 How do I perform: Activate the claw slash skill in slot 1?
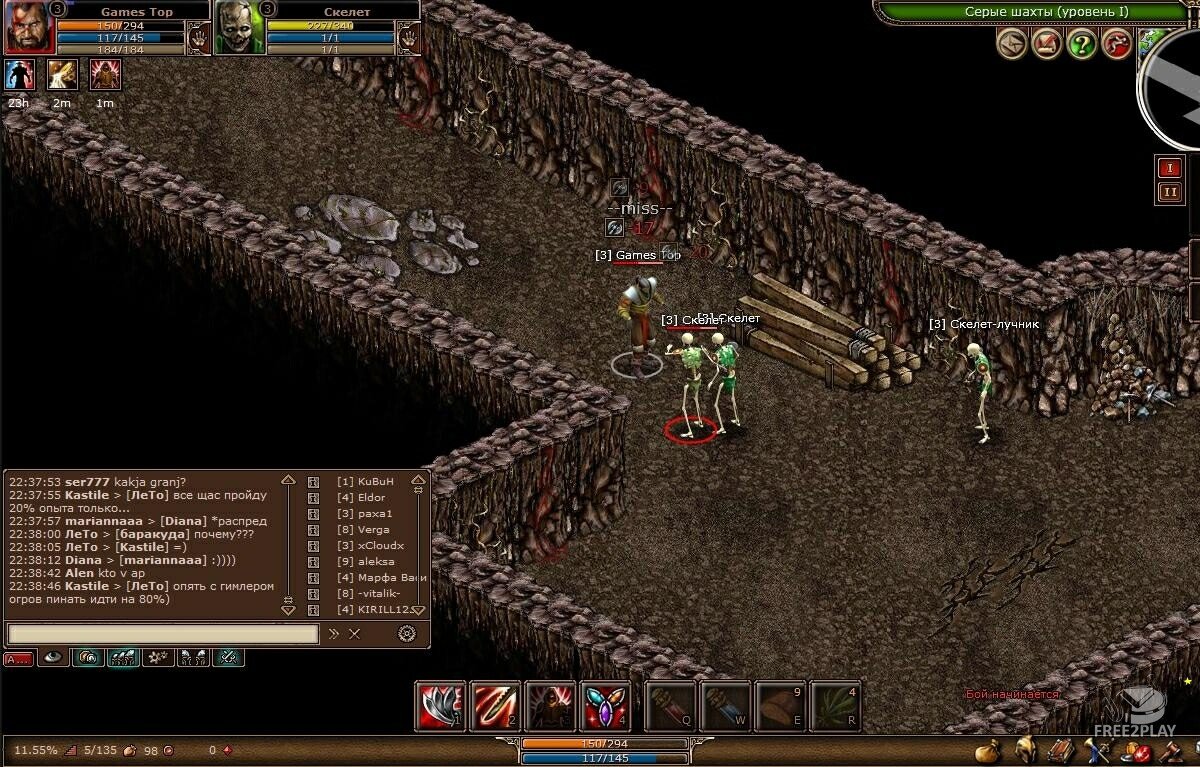click(x=440, y=706)
